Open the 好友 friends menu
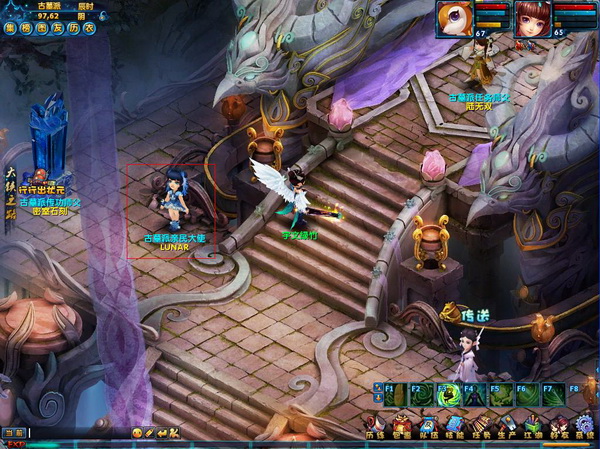600x449 pixels. tap(558, 424)
